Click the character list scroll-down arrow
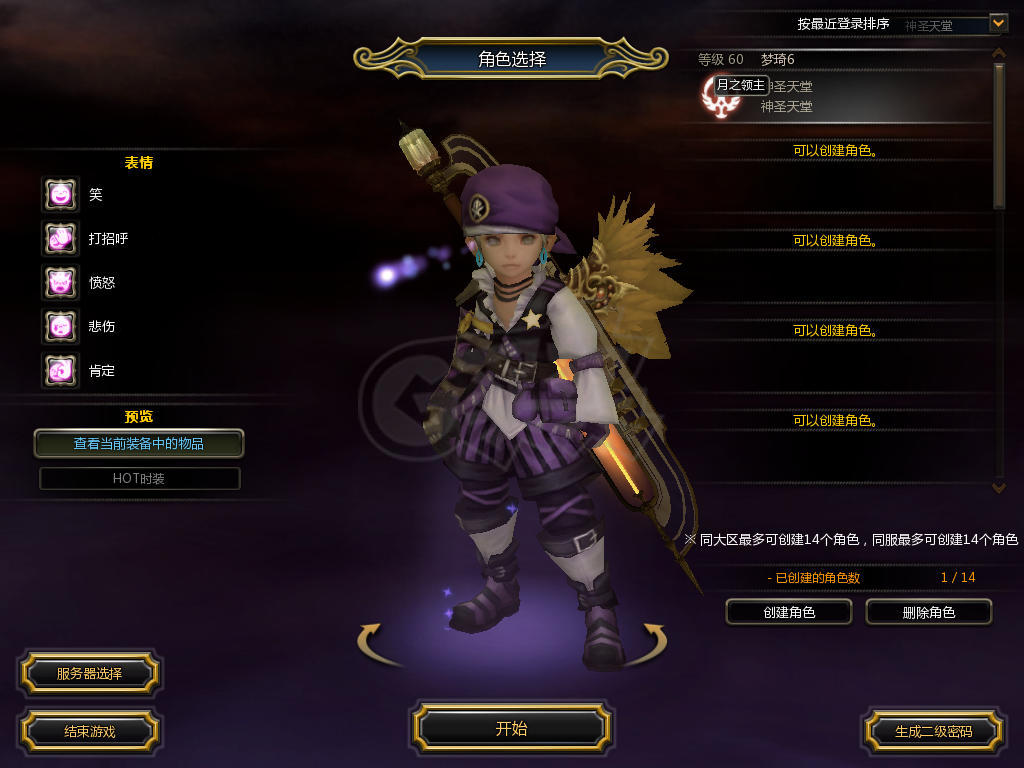 pyautogui.click(x=997, y=487)
